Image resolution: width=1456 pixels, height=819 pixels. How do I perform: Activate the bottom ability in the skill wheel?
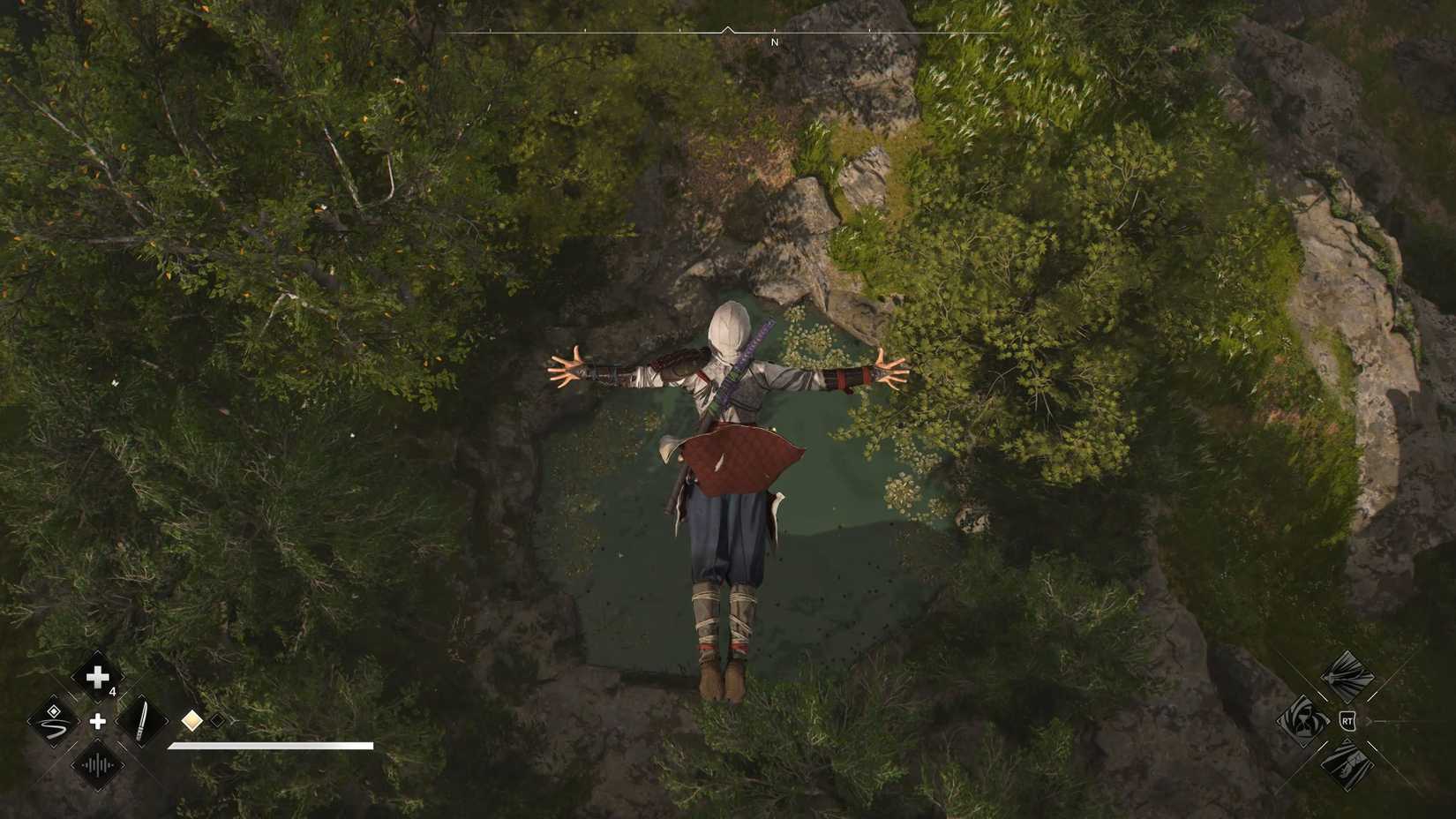point(1347,766)
